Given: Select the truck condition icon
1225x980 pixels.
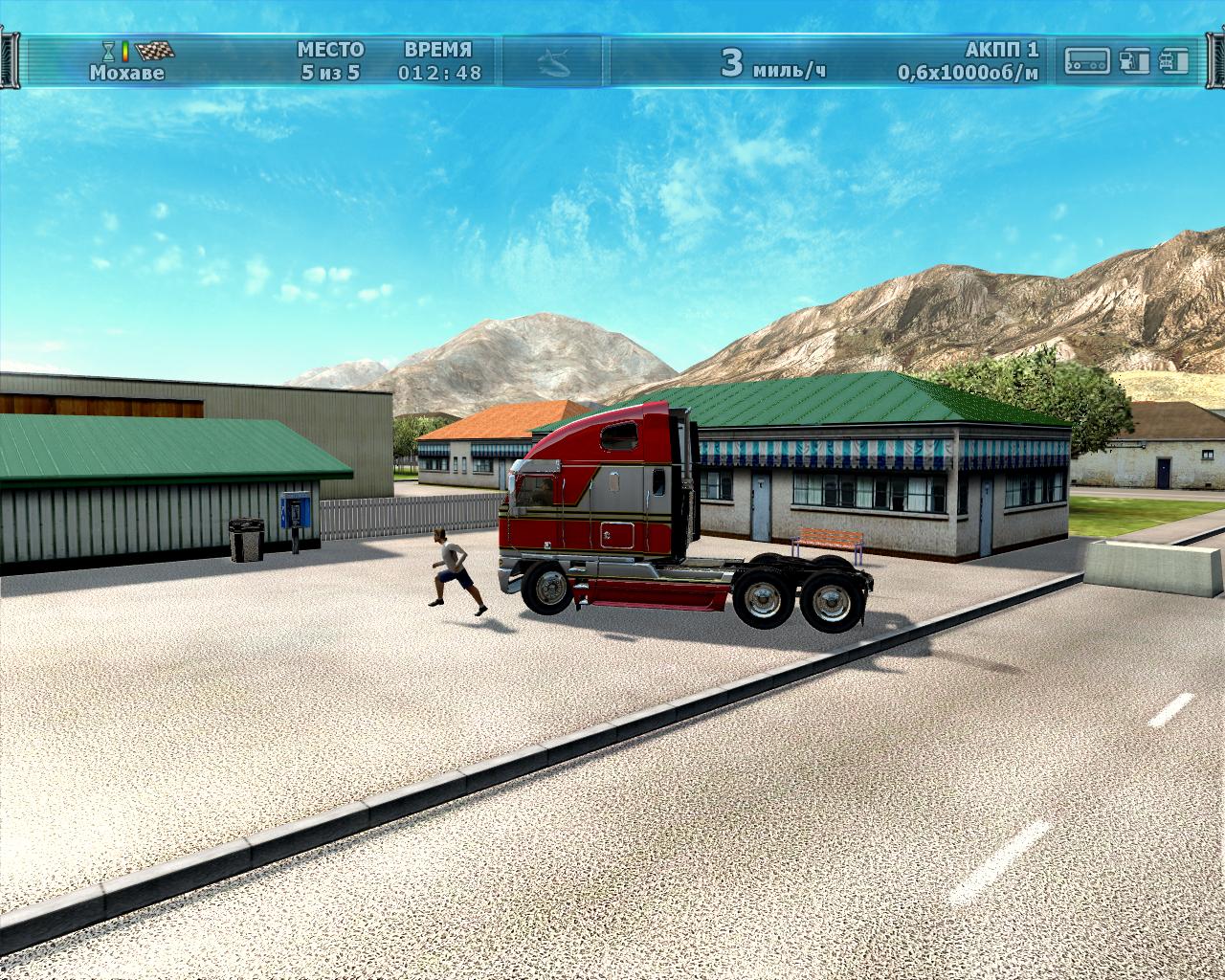Looking at the screenshot, I should [x=1172, y=61].
